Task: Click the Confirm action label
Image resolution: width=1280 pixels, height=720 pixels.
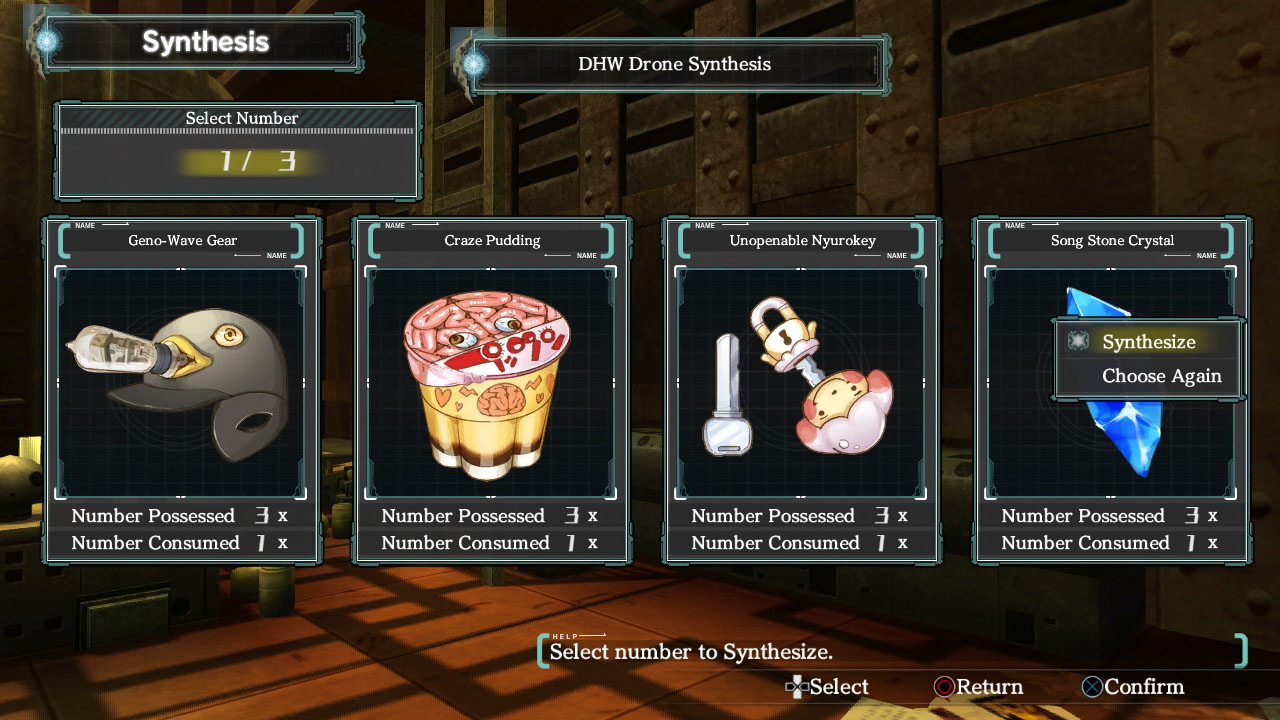Action: coord(1144,687)
